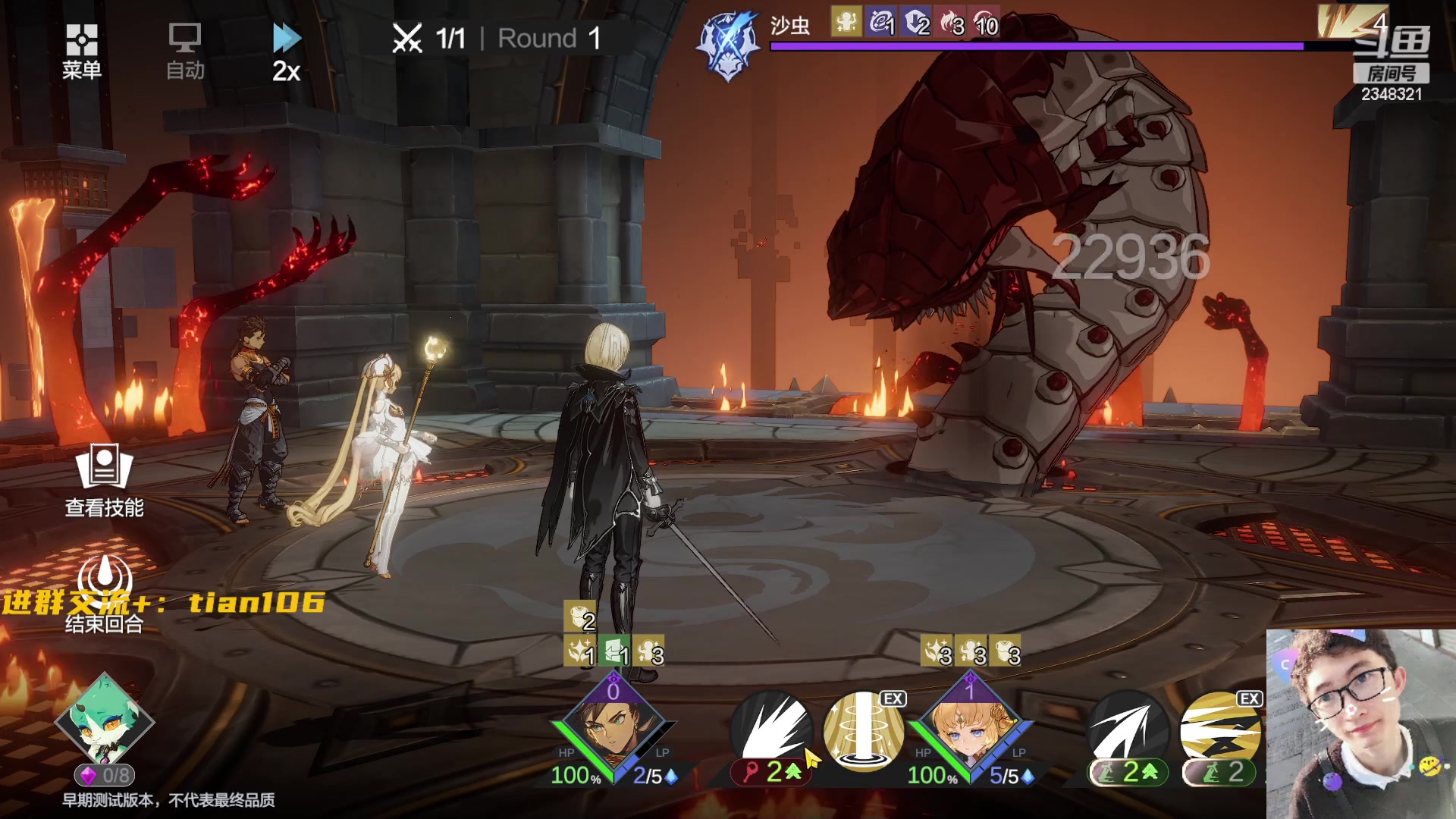Activate the golden bird EX skill
Viewport: 1456px width, 819px height.
pos(1220,731)
